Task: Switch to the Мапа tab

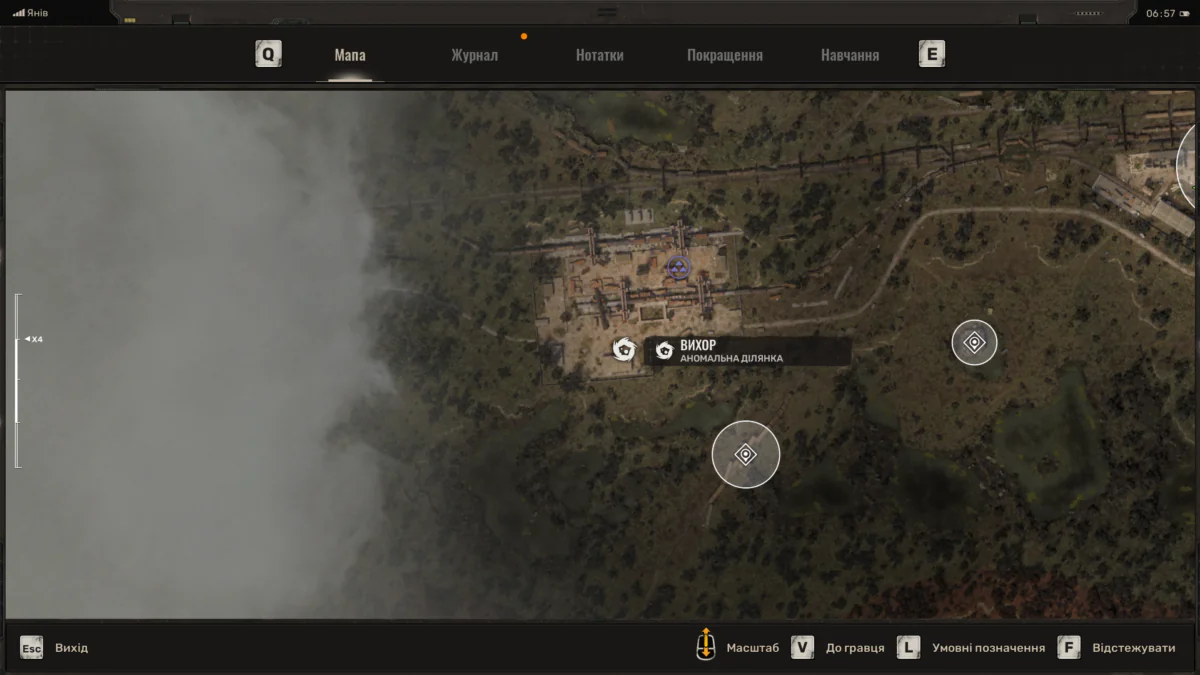Action: point(350,55)
